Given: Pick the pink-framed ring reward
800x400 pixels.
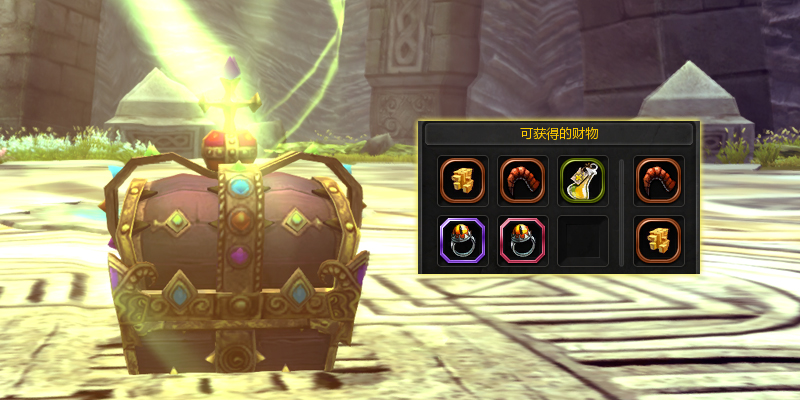Looking at the screenshot, I should tap(523, 241).
